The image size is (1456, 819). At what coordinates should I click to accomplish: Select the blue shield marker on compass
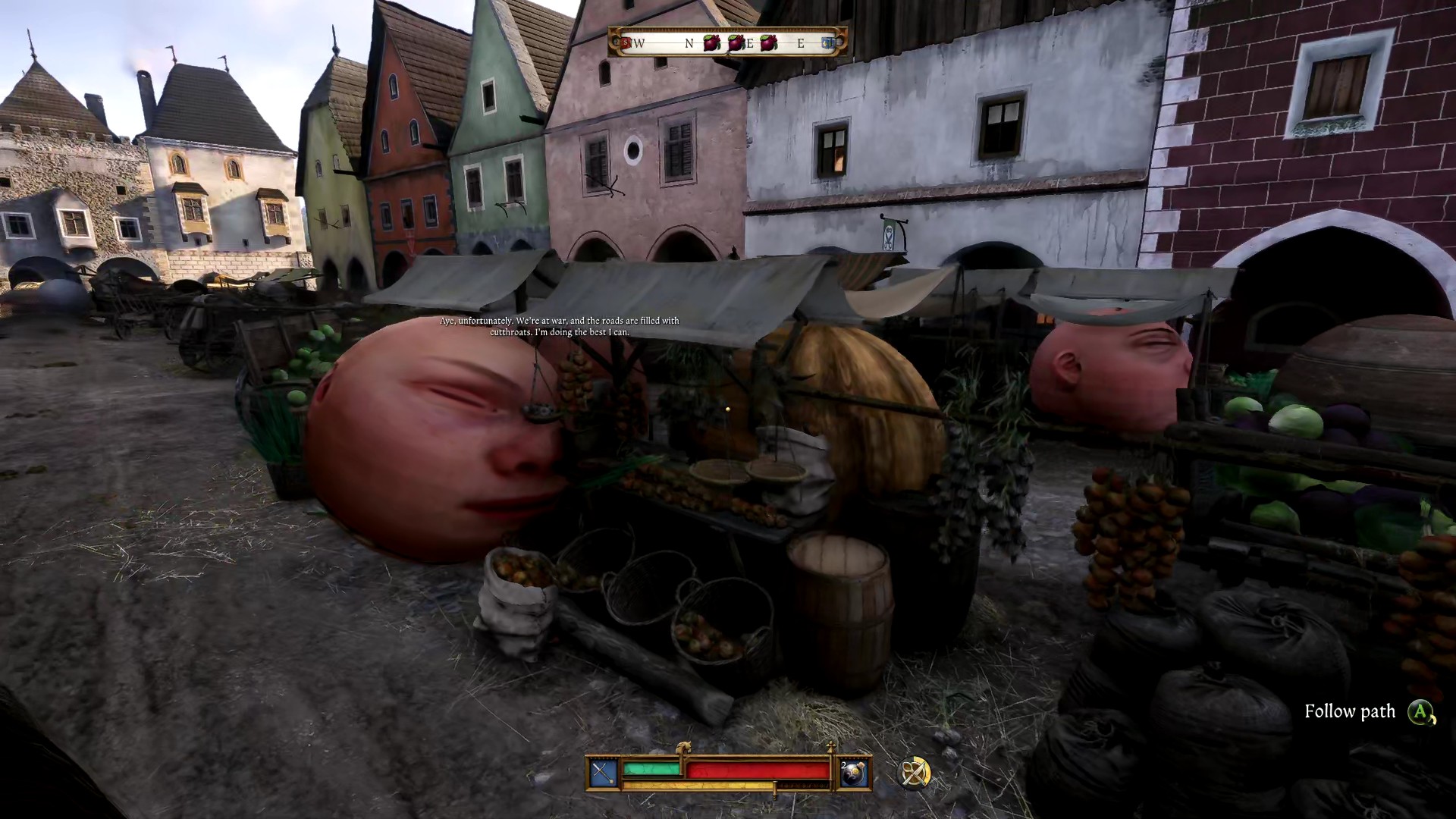click(829, 43)
